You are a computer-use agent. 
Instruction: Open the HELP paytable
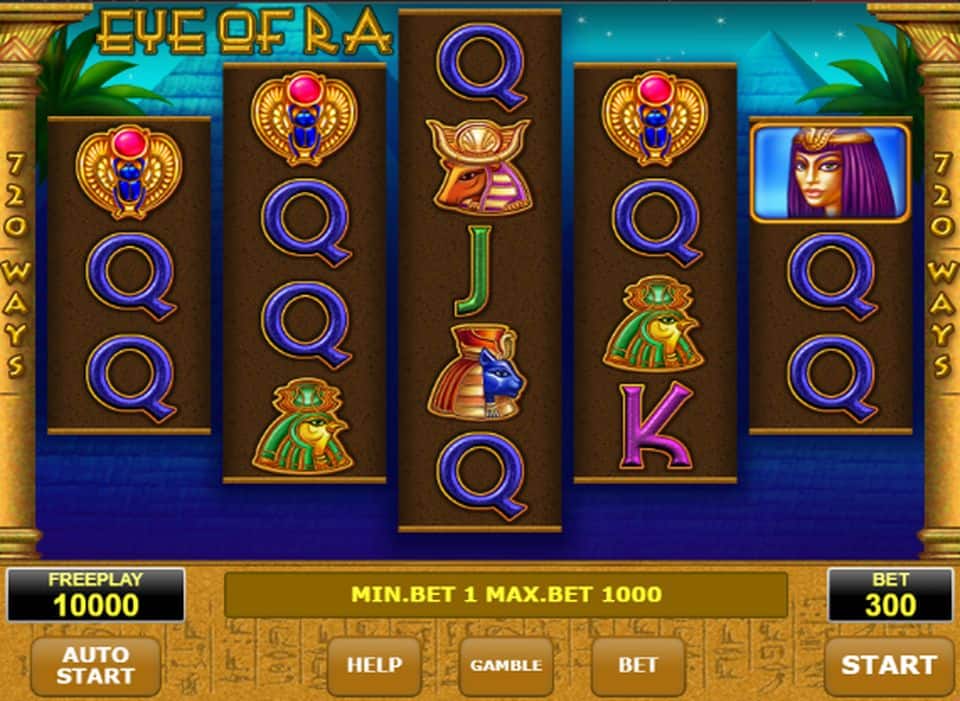pyautogui.click(x=374, y=665)
